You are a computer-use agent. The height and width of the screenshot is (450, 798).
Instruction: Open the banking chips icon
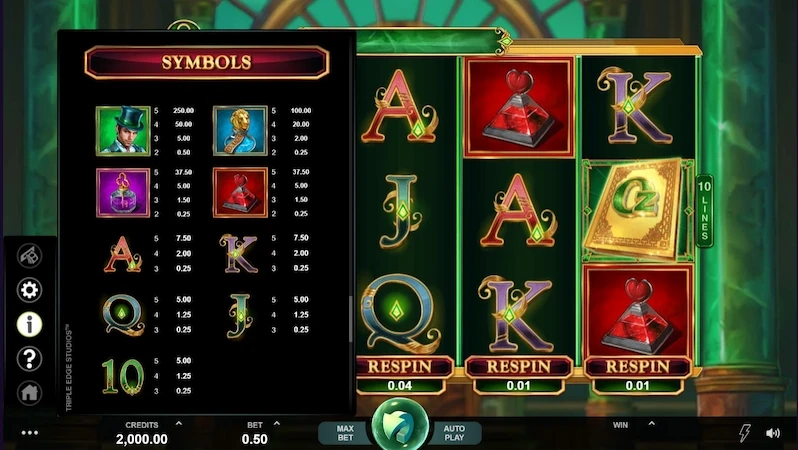point(30,256)
